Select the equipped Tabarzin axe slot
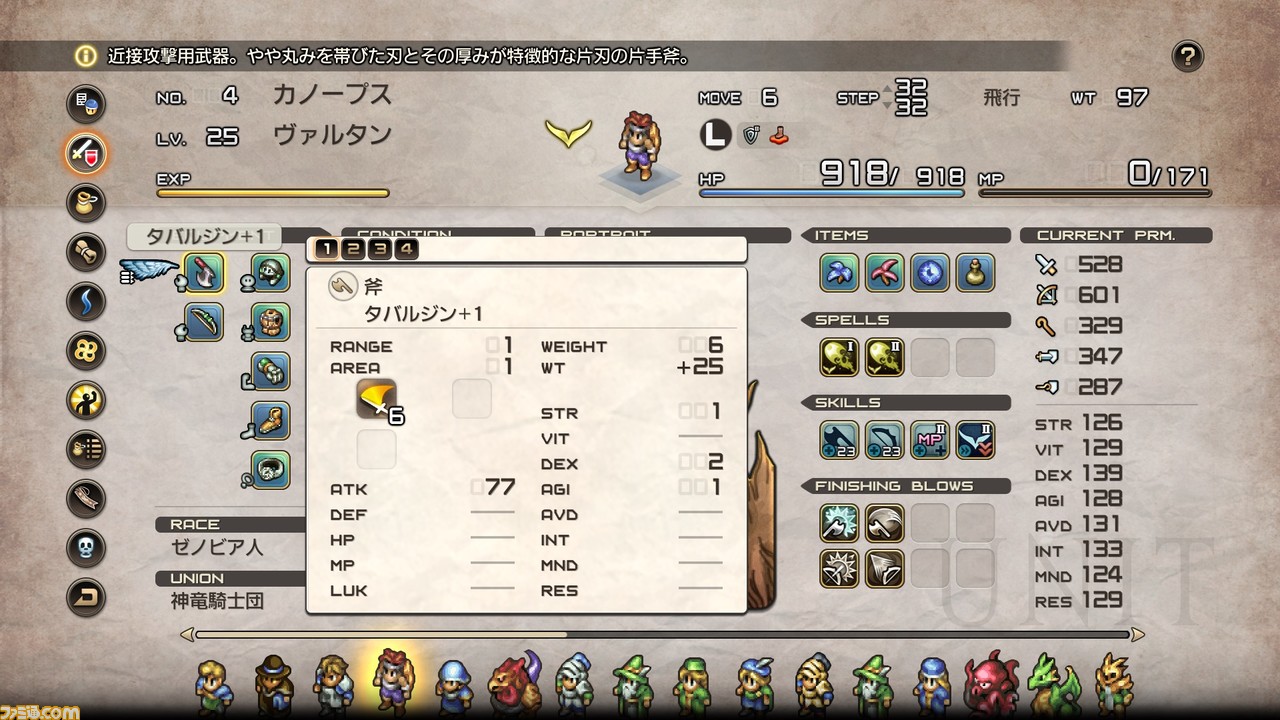Viewport: 1280px width, 720px height. coord(205,275)
